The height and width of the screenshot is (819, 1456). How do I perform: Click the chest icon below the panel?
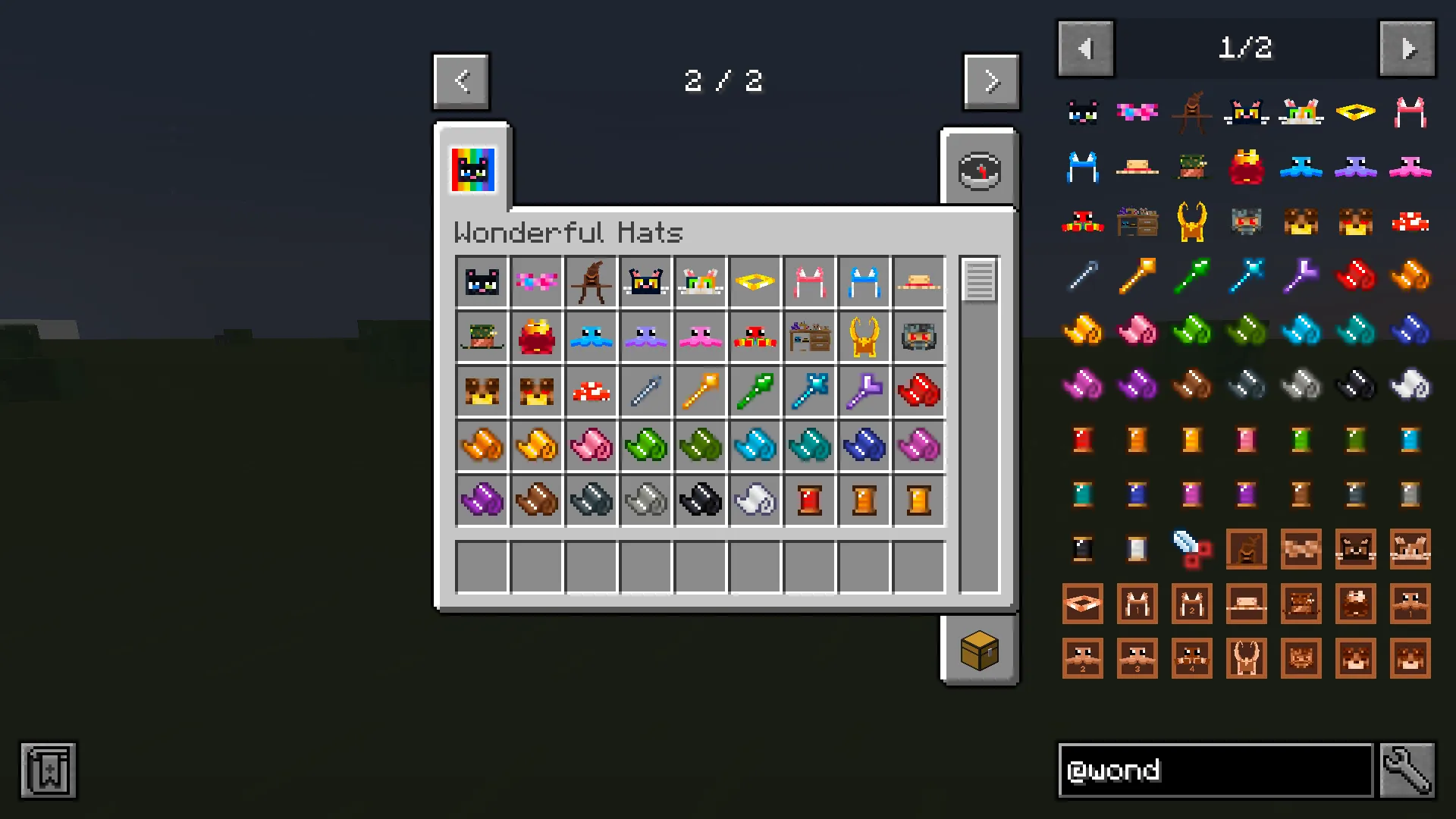(x=980, y=650)
